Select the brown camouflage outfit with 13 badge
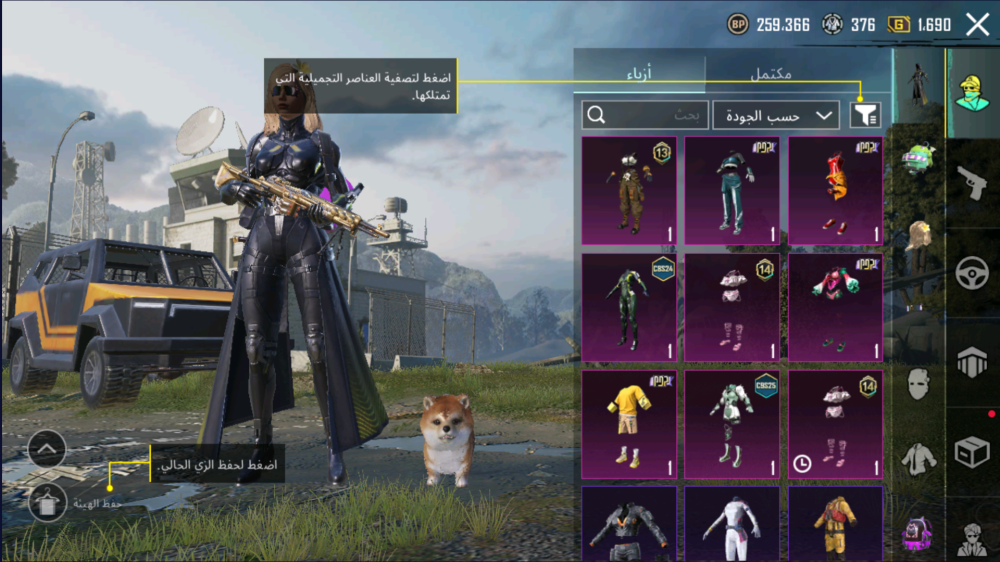The image size is (1000, 562). click(x=629, y=190)
